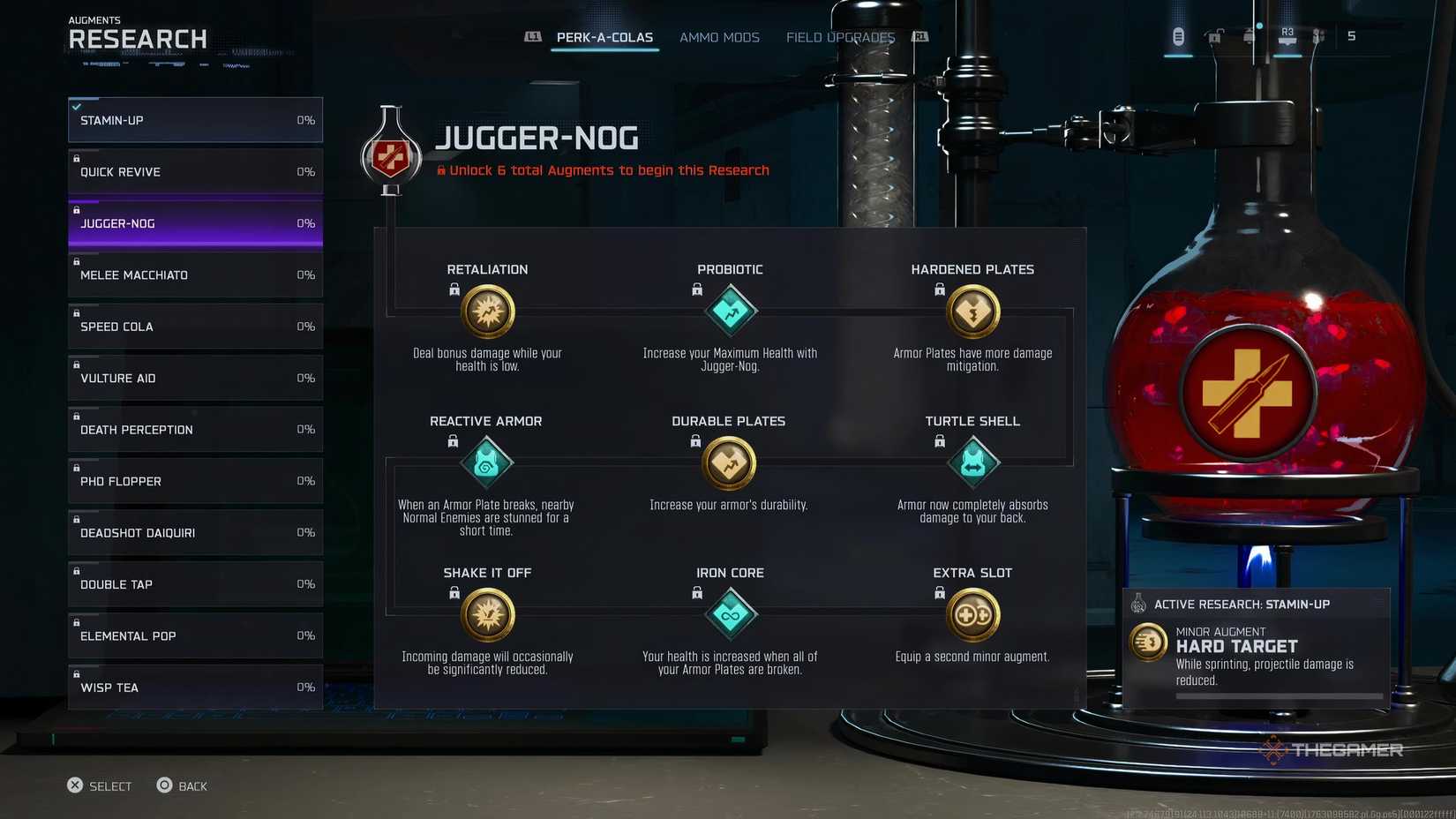Screen dimensions: 1456x819
Task: Select the Hardened Plates augment icon
Action: pos(972,312)
